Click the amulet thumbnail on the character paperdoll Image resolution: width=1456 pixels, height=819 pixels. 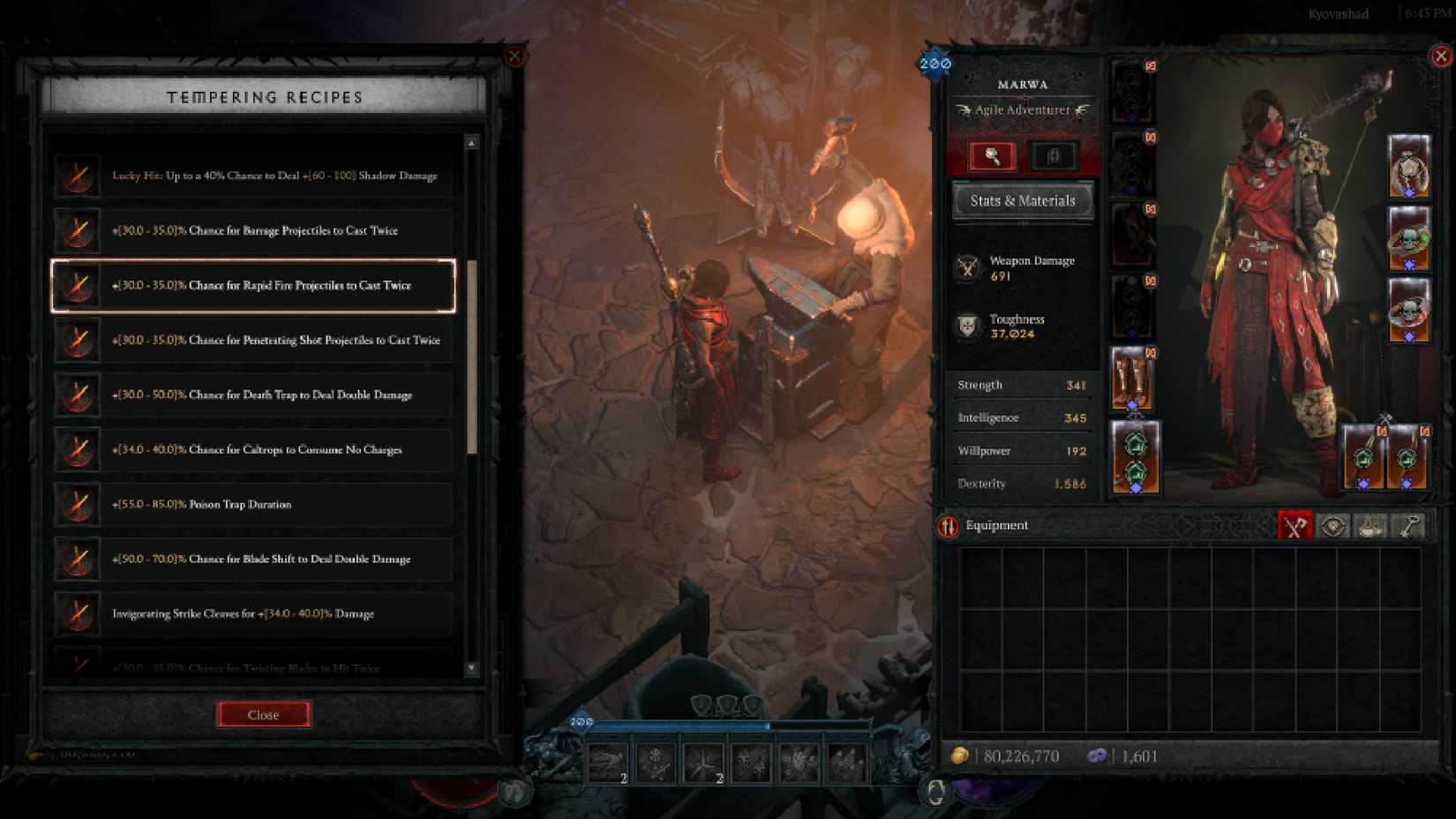[1409, 163]
